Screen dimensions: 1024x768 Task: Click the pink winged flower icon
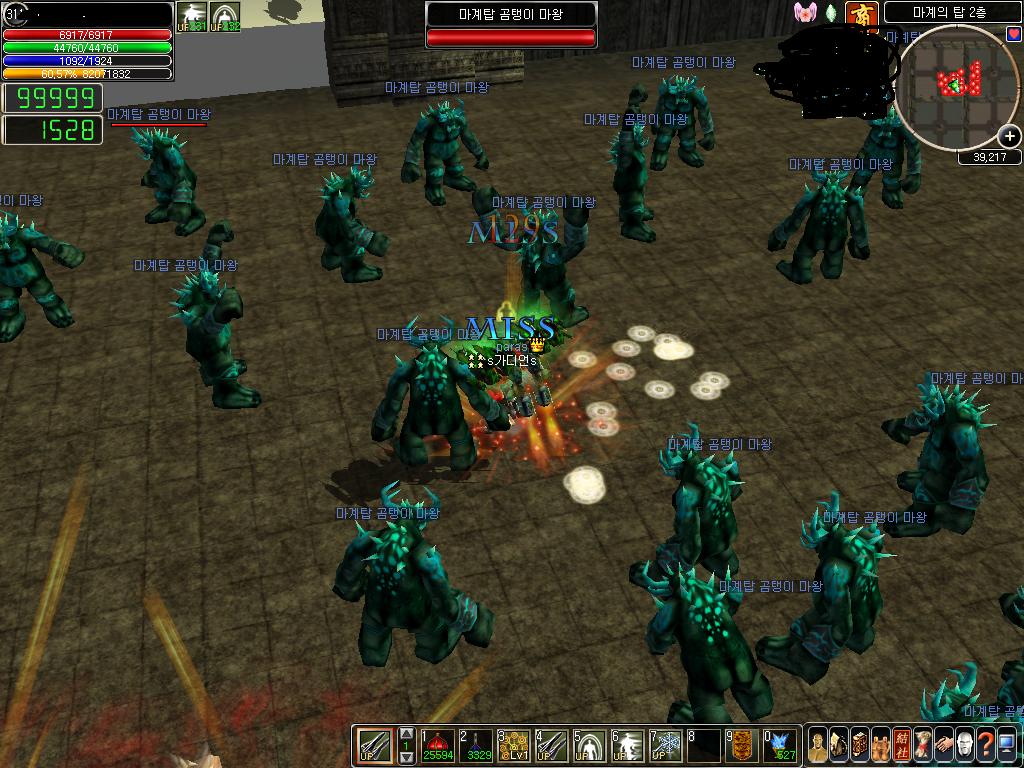[x=805, y=13]
